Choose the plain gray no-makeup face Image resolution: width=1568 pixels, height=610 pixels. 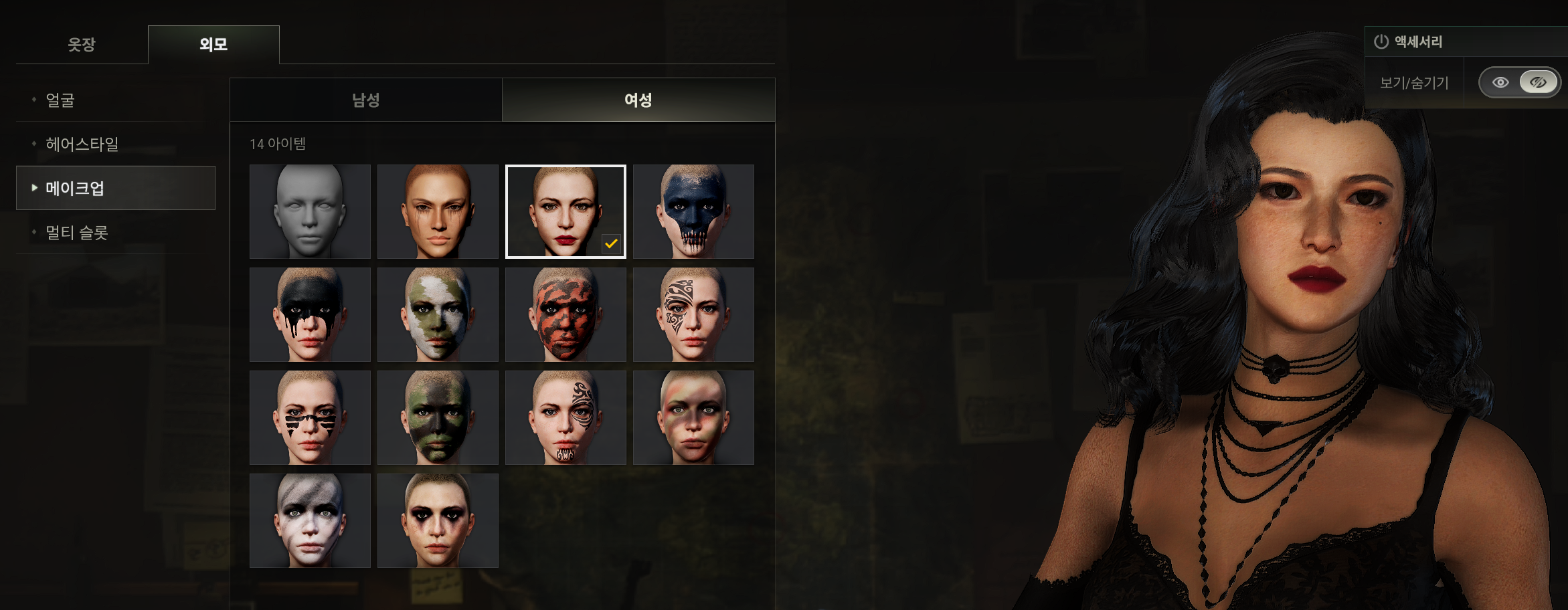[x=310, y=211]
